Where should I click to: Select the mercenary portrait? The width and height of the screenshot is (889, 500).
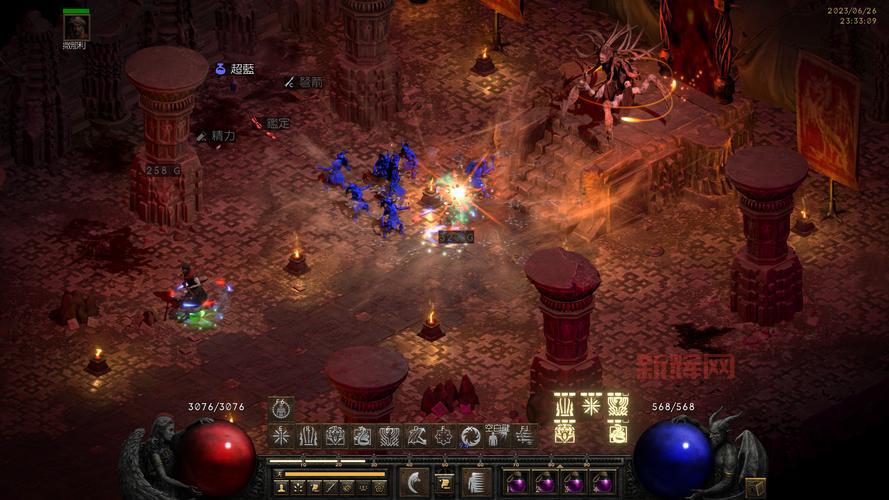(76, 27)
